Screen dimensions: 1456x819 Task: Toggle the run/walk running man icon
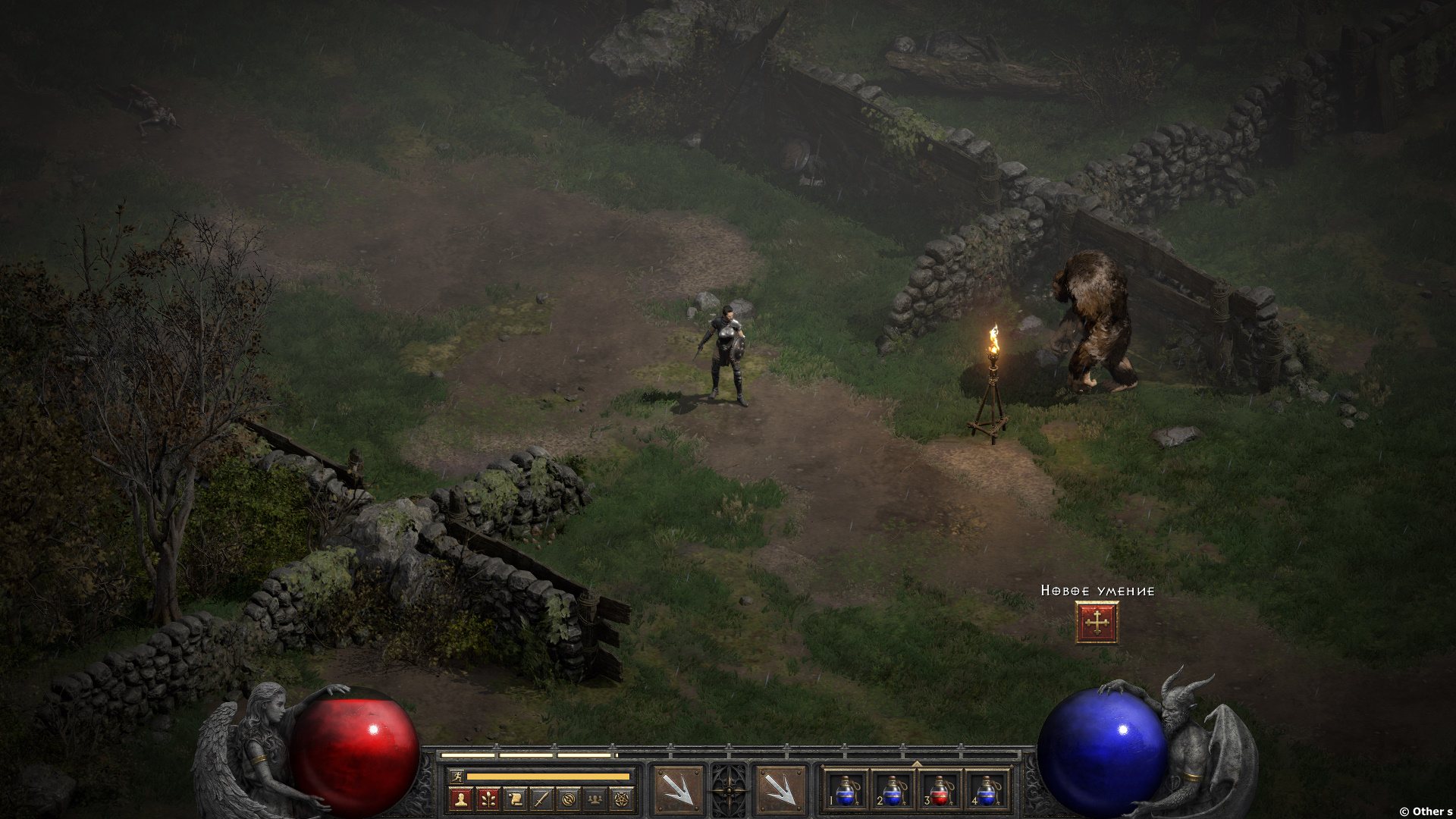click(456, 777)
